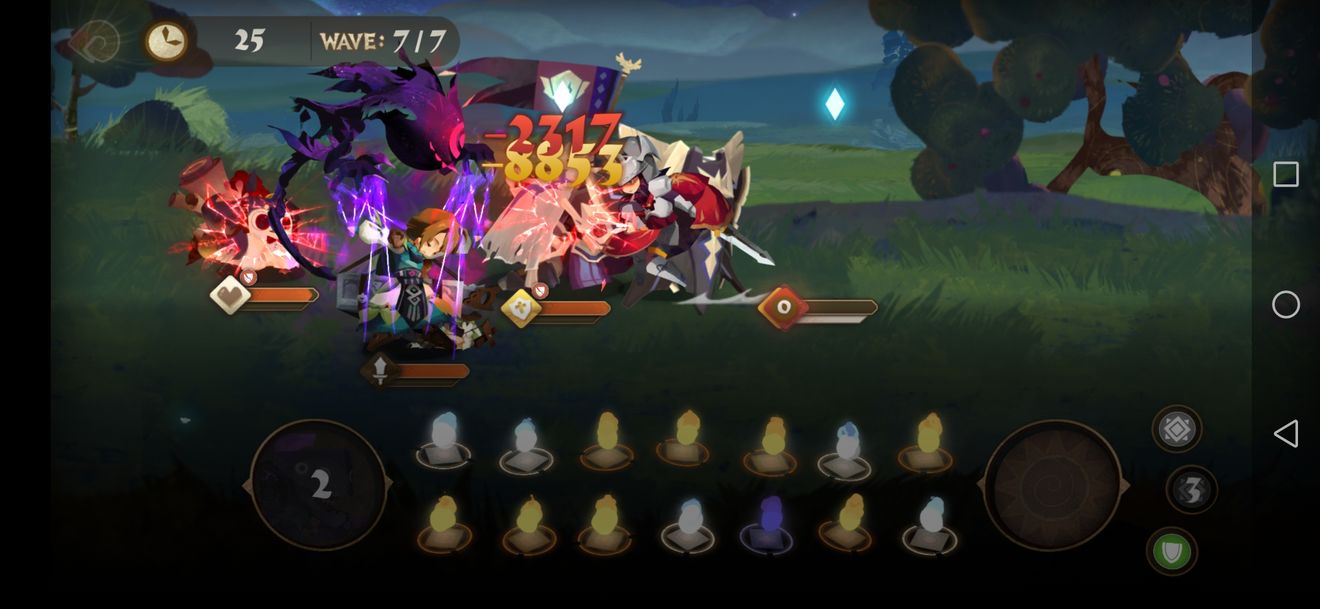Tap the Android home circle button
The width and height of the screenshot is (1320, 609).
[1286, 304]
